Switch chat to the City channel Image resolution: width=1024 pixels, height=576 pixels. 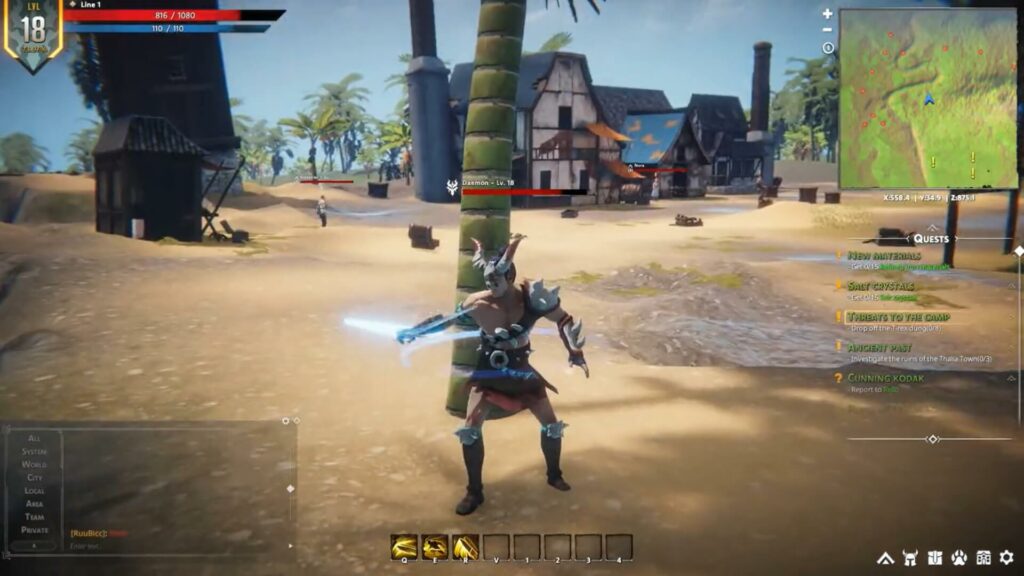35,477
